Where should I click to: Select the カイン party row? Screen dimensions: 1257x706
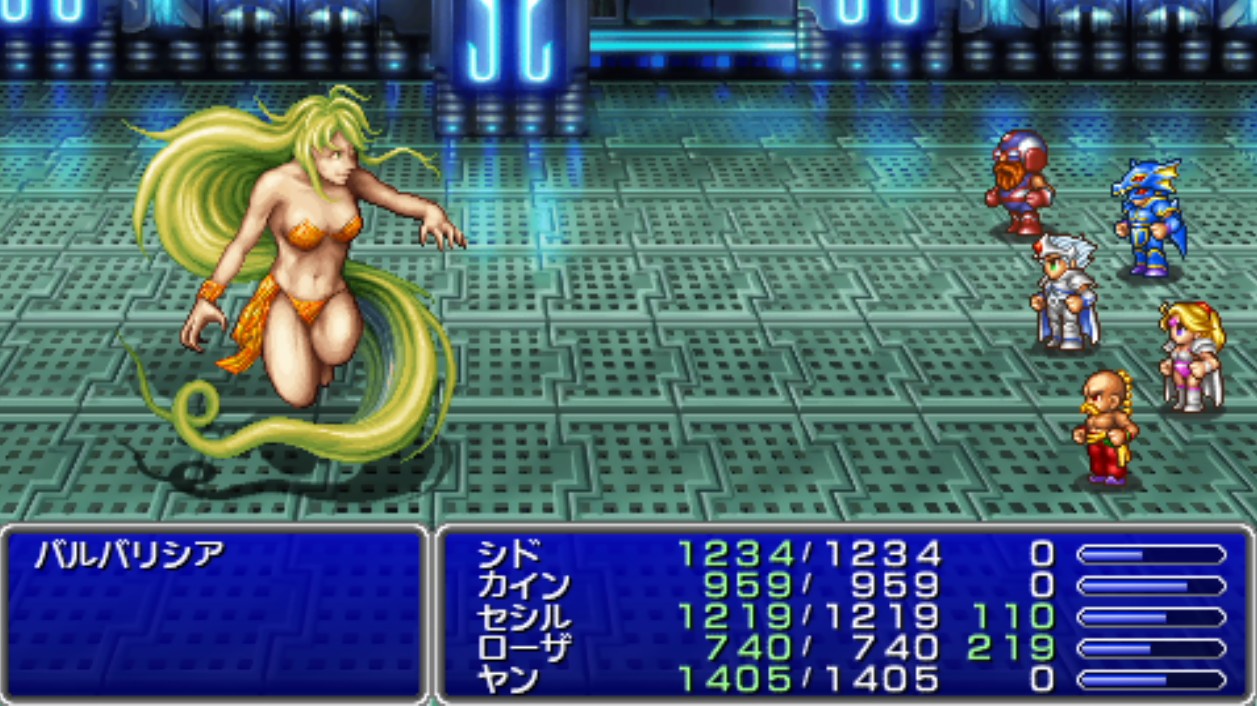(x=524, y=585)
